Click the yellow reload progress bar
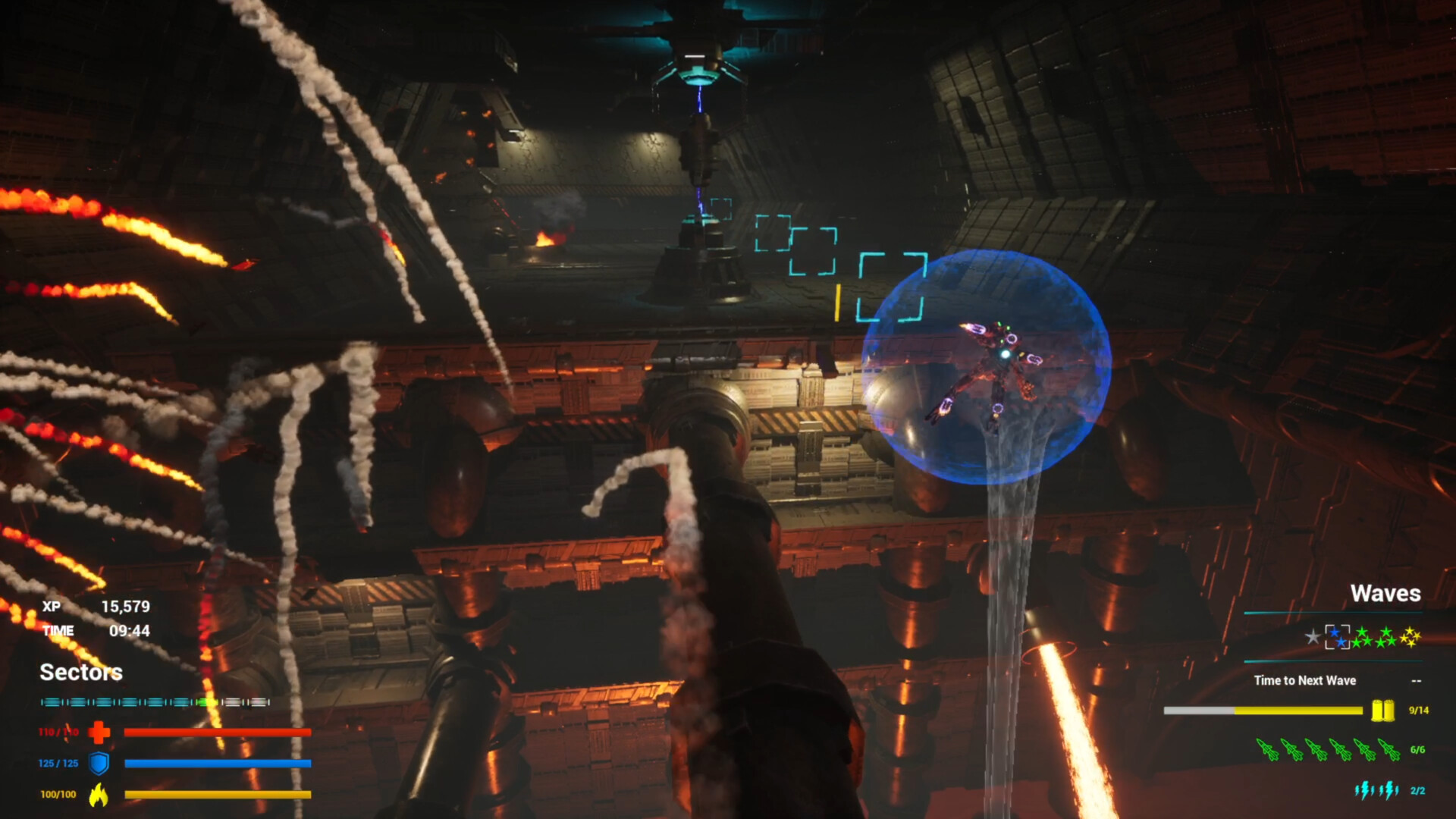Viewport: 1456px width, 819px height. (x=1298, y=711)
